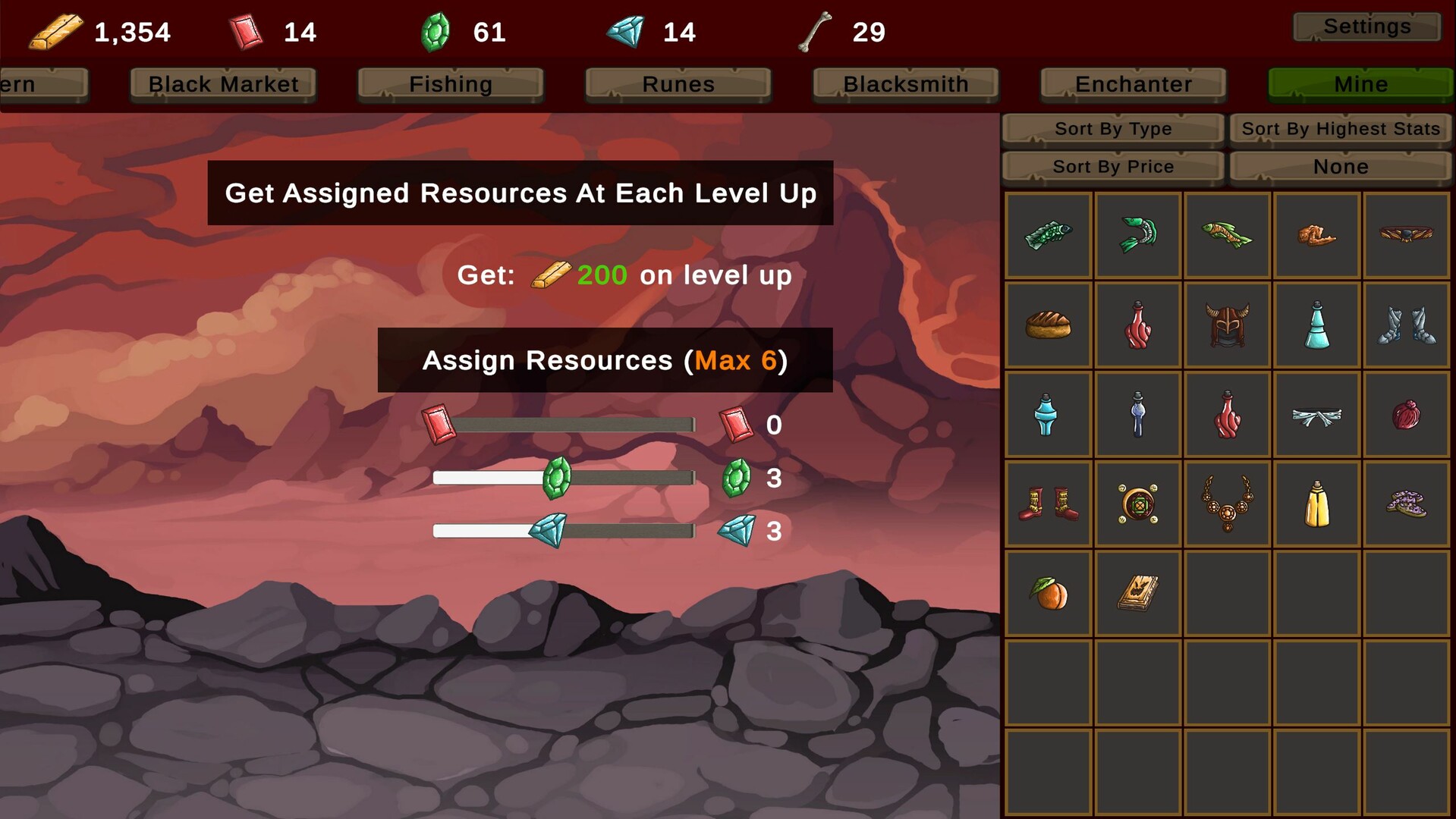
Task: Open the Settings menu
Action: click(1366, 26)
